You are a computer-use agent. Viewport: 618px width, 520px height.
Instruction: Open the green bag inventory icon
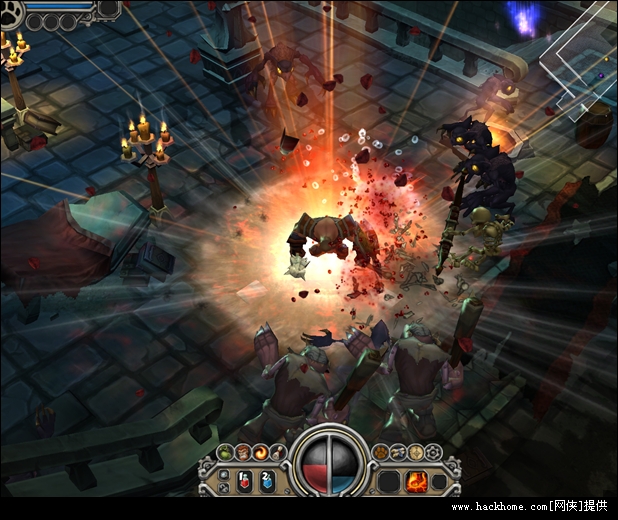coord(224,453)
